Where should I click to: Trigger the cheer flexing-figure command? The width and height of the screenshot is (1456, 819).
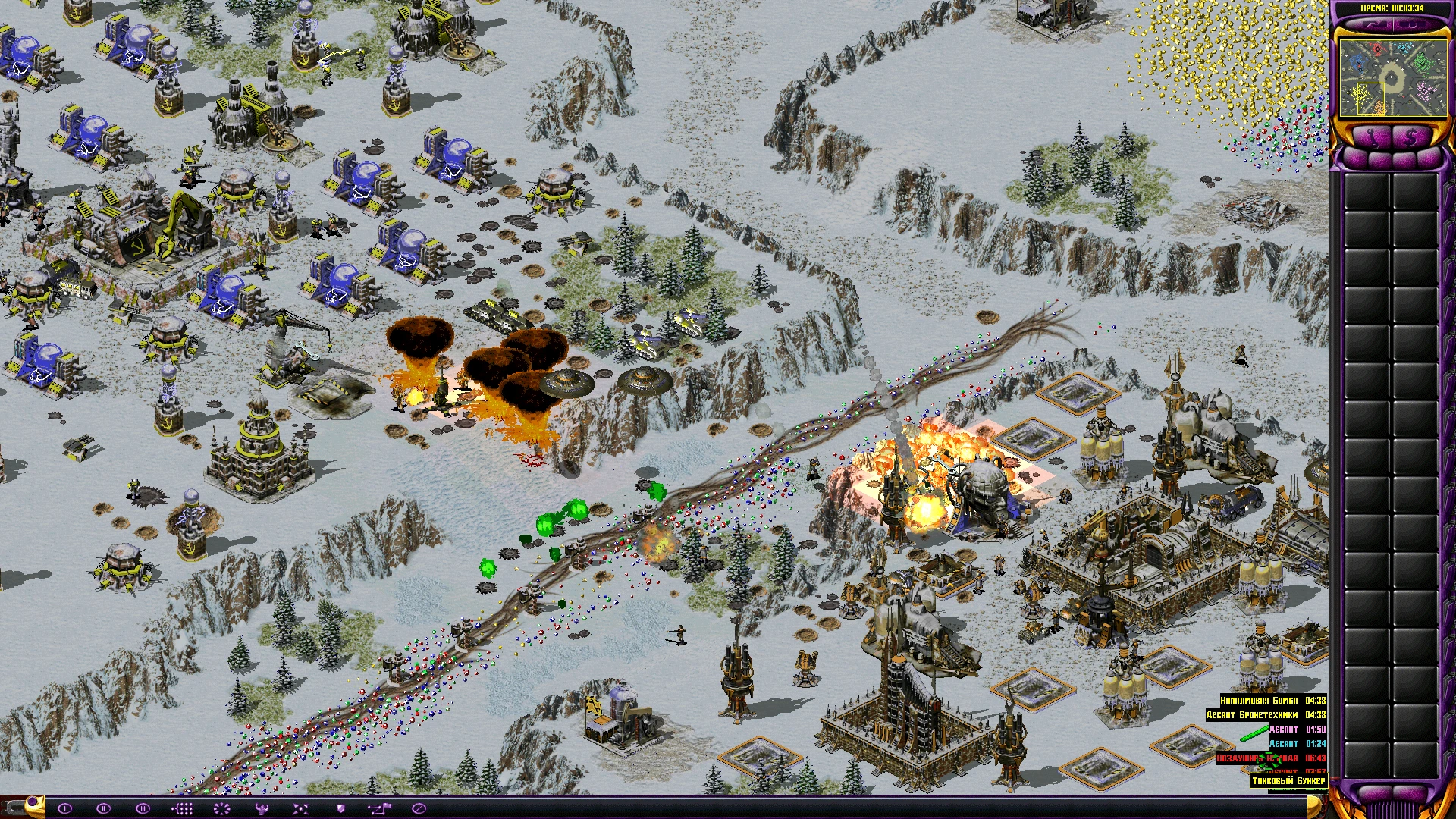(x=262, y=808)
